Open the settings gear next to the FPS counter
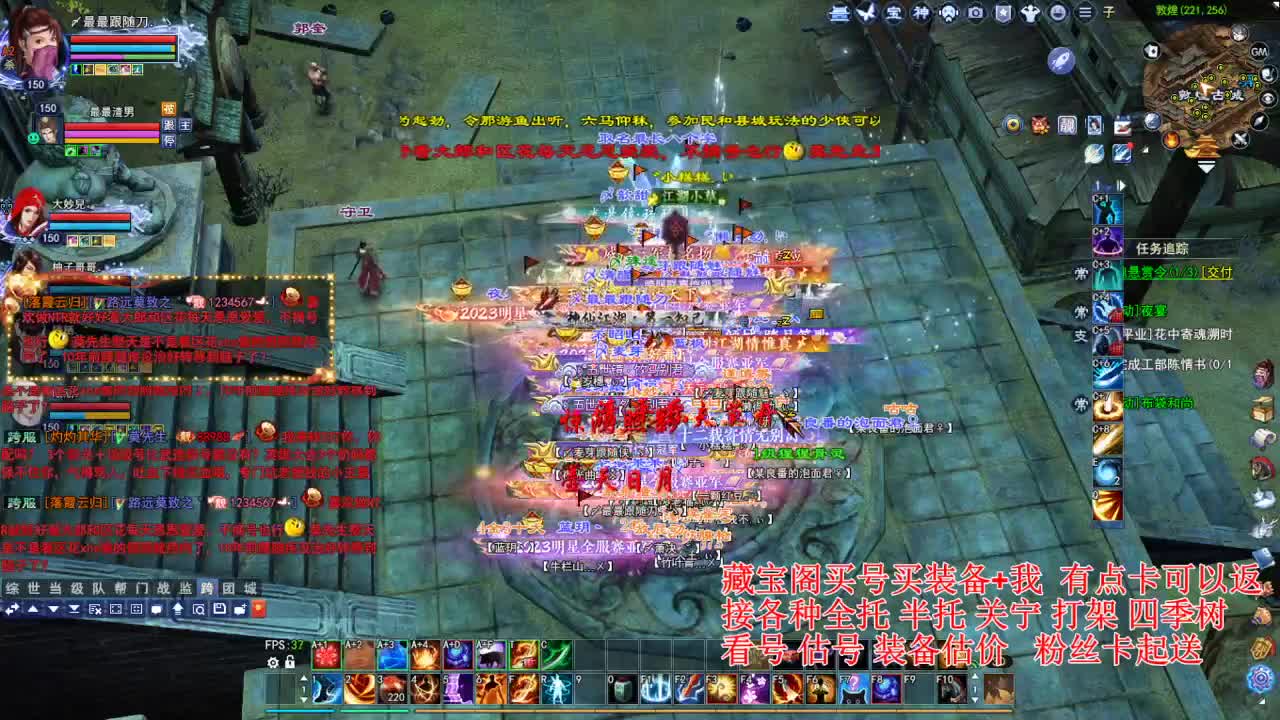 point(273,662)
